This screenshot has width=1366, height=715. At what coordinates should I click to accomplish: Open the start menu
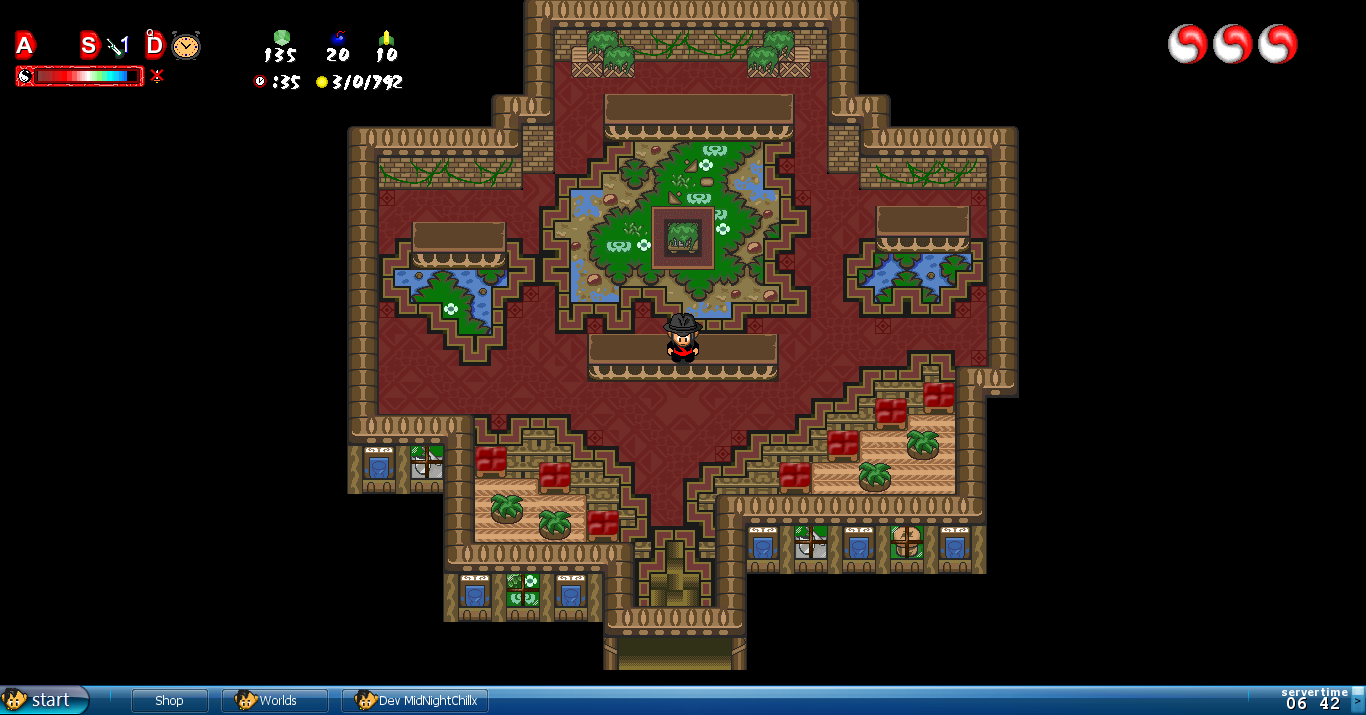tap(43, 700)
